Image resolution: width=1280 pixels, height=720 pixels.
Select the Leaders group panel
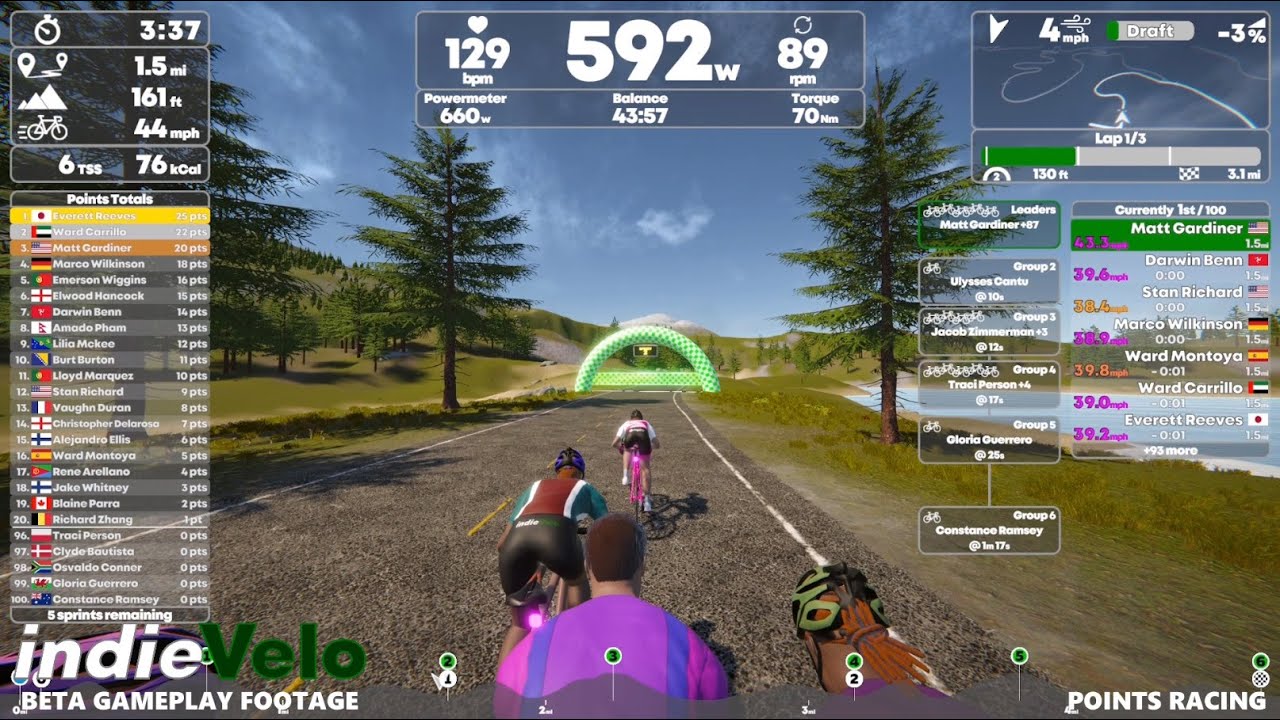(x=988, y=224)
